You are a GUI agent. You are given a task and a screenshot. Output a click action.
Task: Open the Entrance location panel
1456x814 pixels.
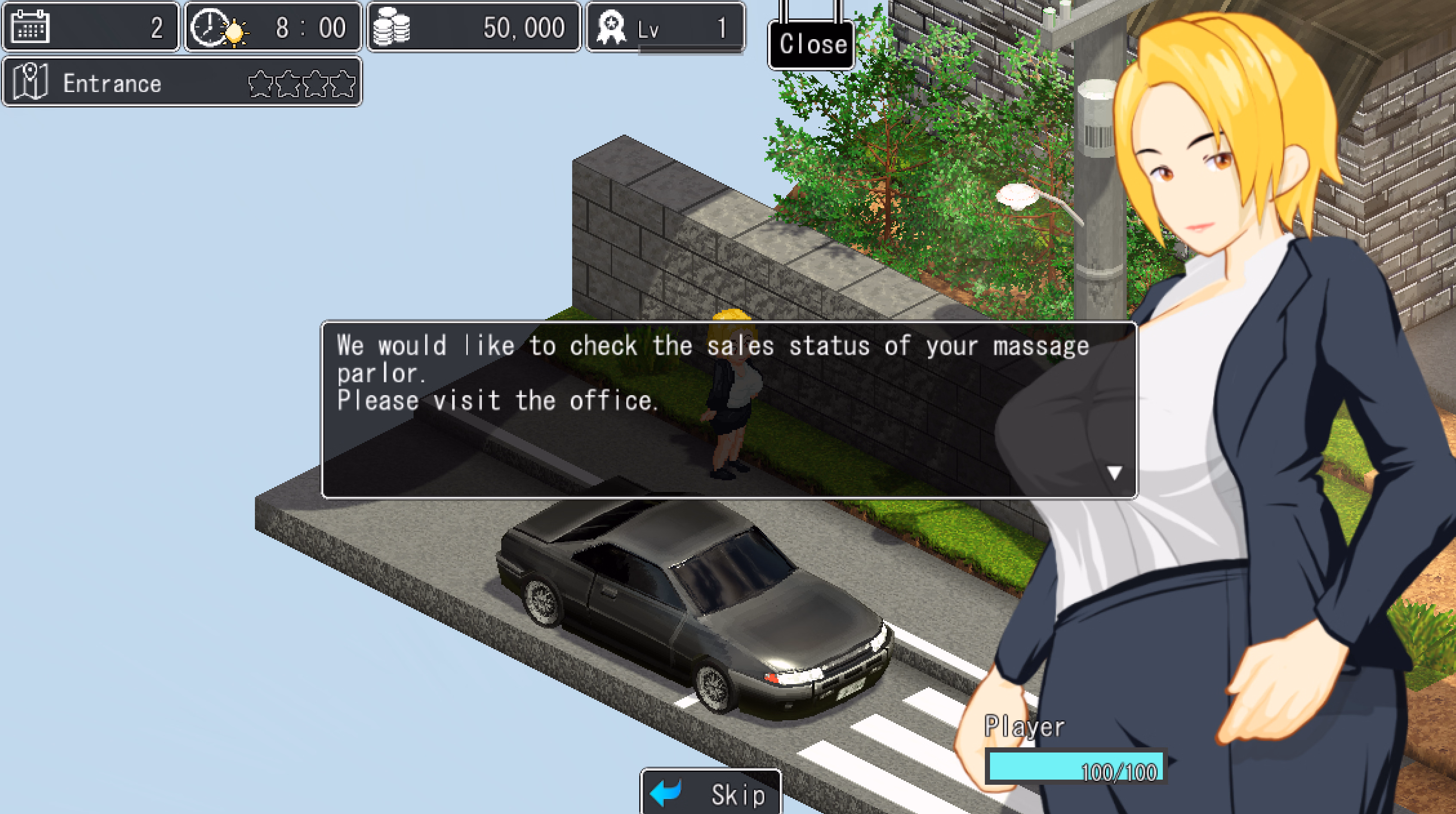coord(181,82)
